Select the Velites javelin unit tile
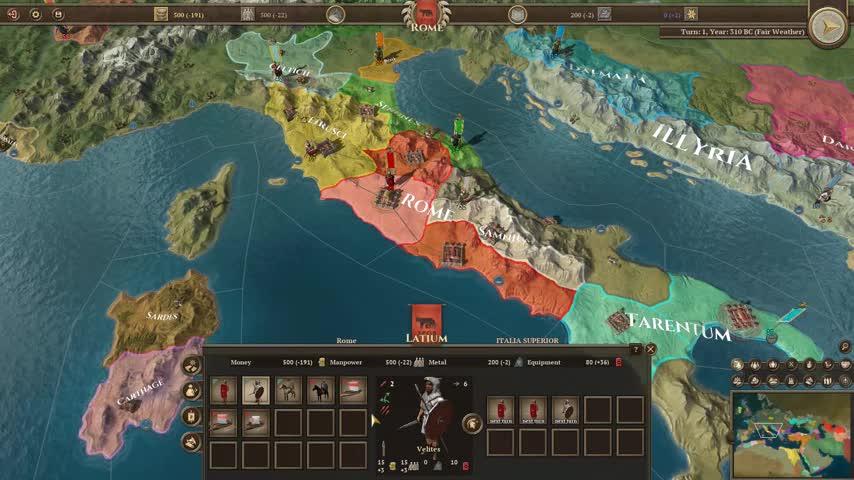Screen dimensions: 854x480 point(256,390)
